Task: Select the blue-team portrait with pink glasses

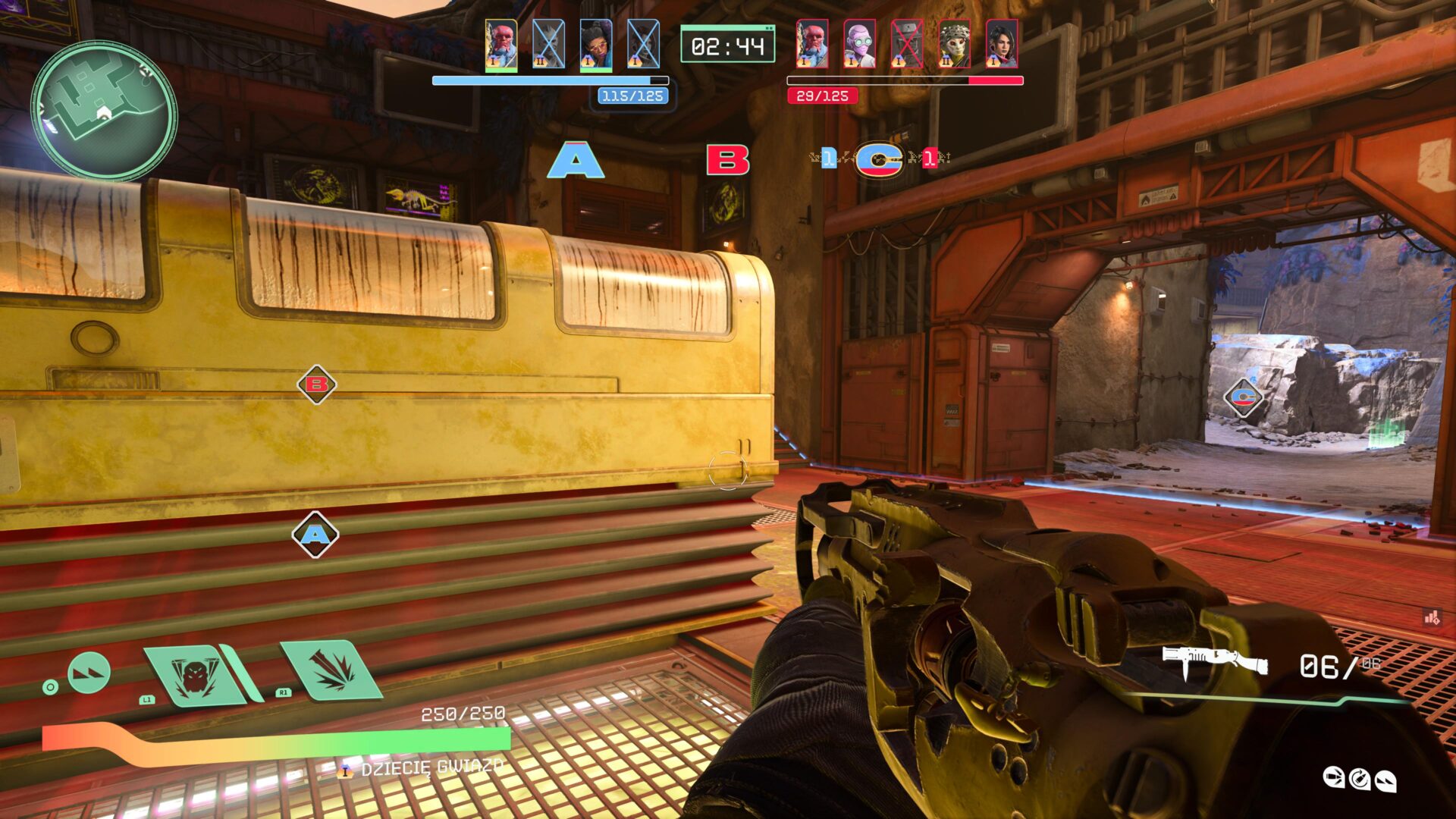Action: [596, 44]
